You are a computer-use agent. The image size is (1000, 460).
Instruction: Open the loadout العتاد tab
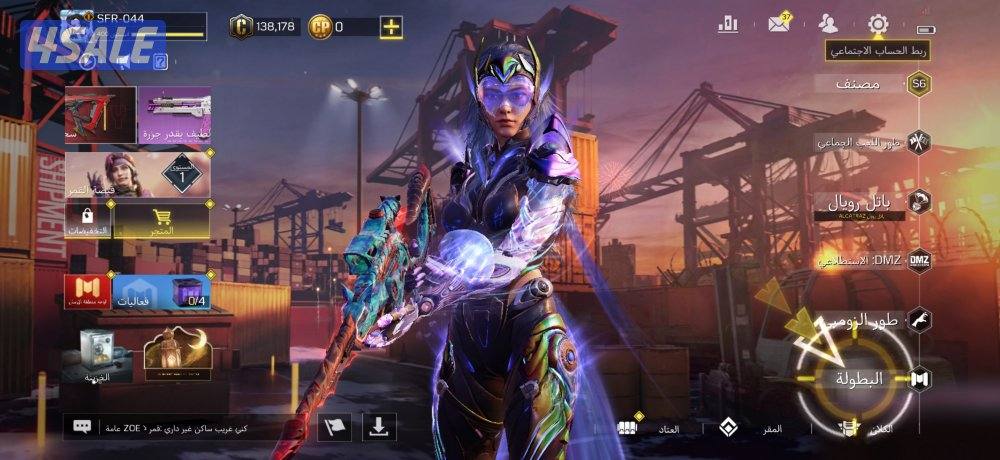pyautogui.click(x=650, y=428)
